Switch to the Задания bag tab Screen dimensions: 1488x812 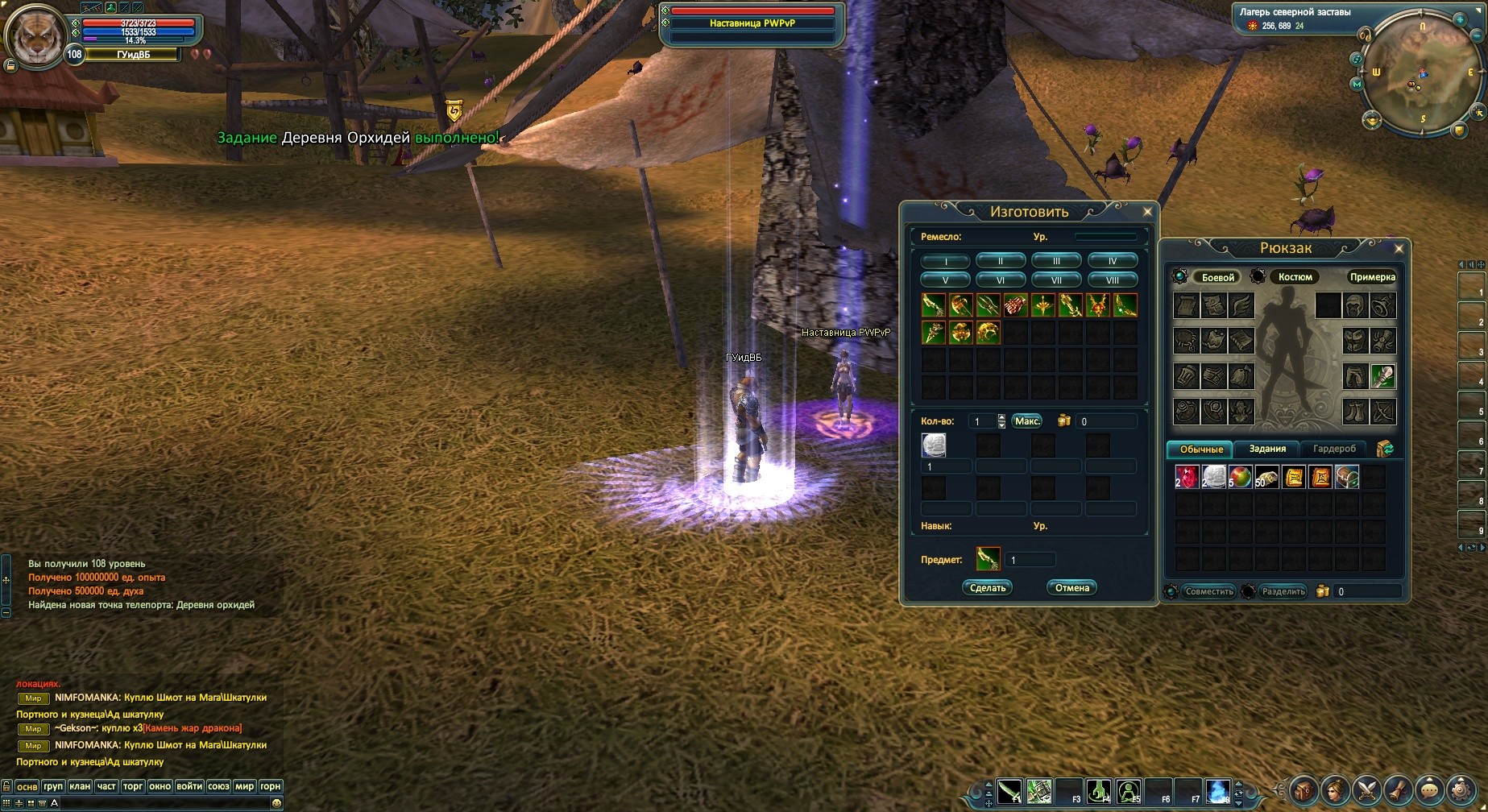coord(1267,449)
